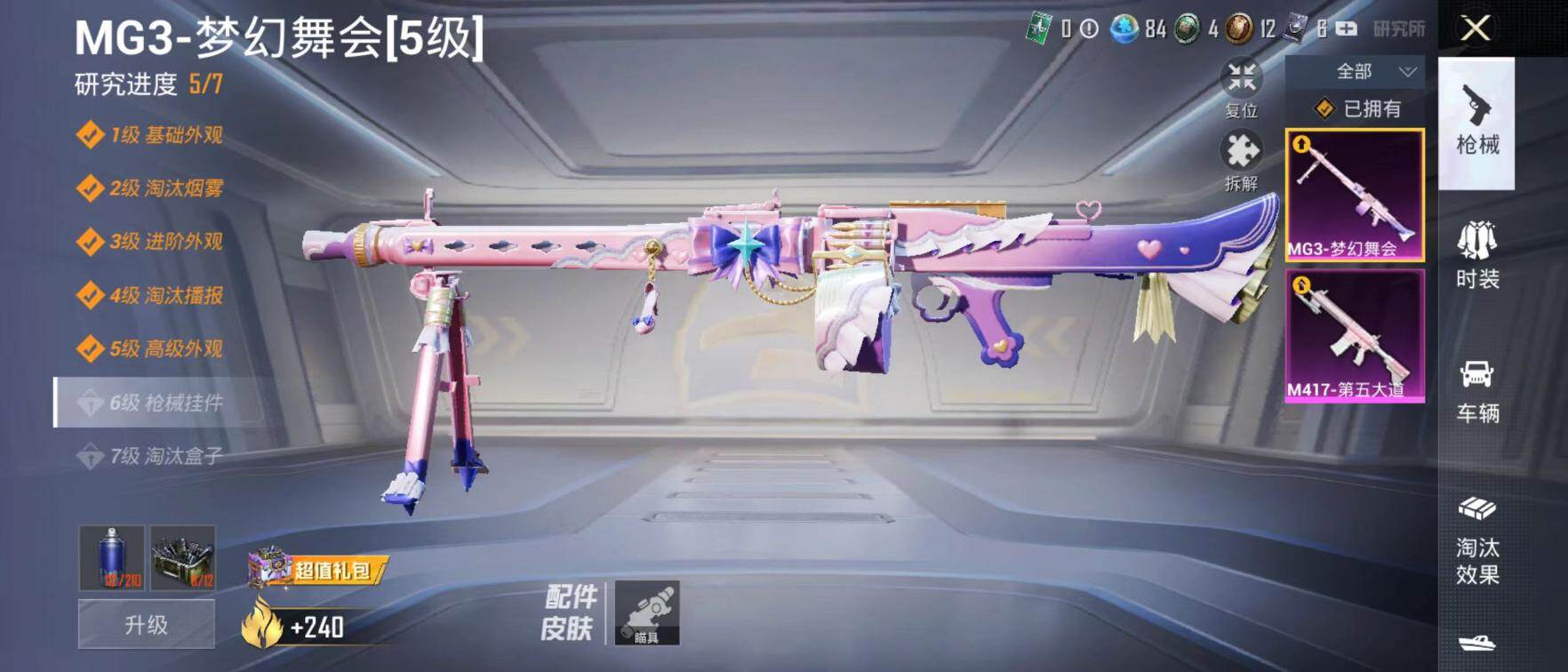Switch to the 枪械 firearms tab
This screenshot has width=1568, height=672.
coord(1476,123)
